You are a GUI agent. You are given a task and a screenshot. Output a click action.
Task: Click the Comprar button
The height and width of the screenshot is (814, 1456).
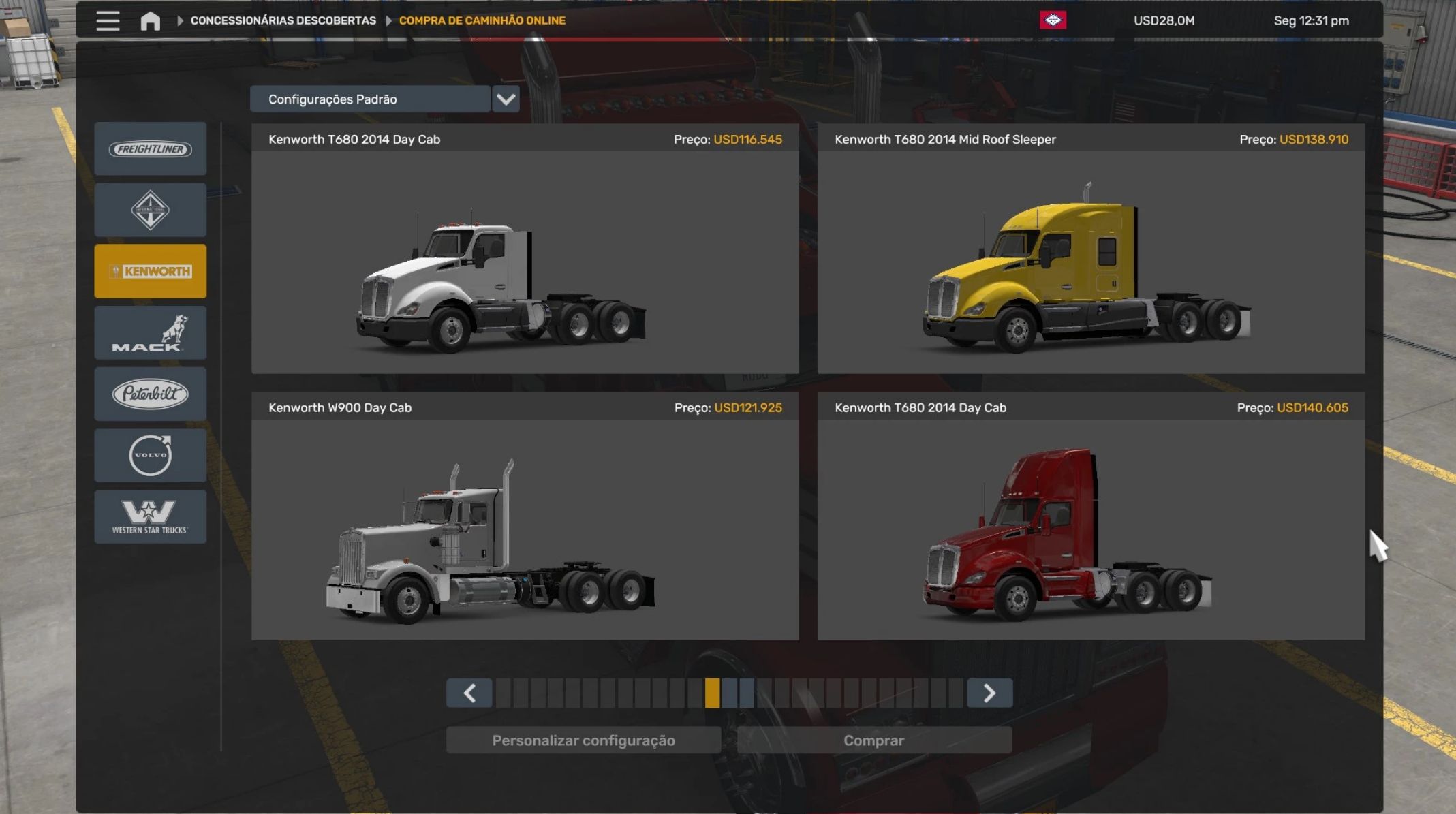[x=873, y=740]
